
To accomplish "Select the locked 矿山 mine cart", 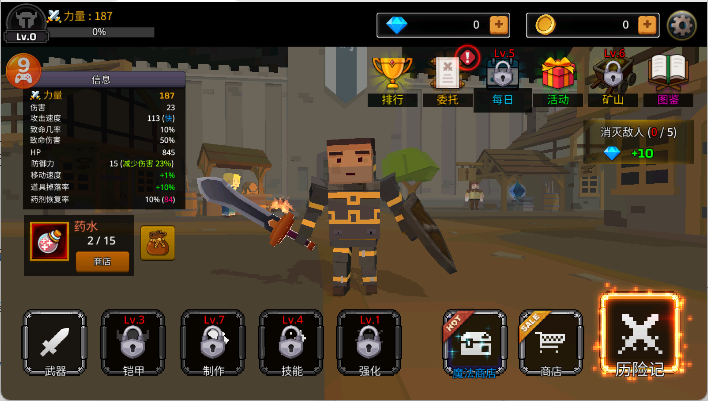I will [612, 78].
